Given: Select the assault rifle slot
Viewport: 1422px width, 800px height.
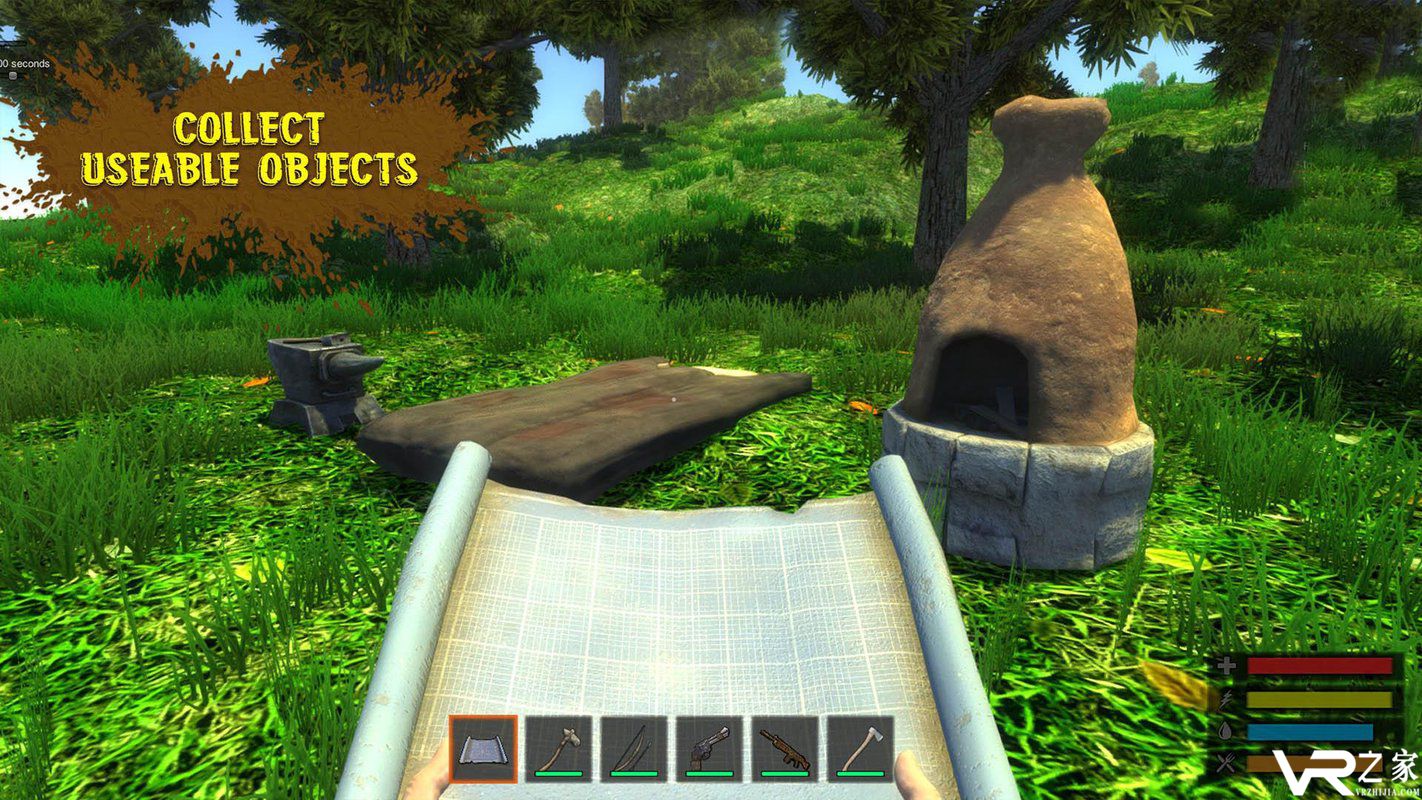Looking at the screenshot, I should (x=785, y=748).
